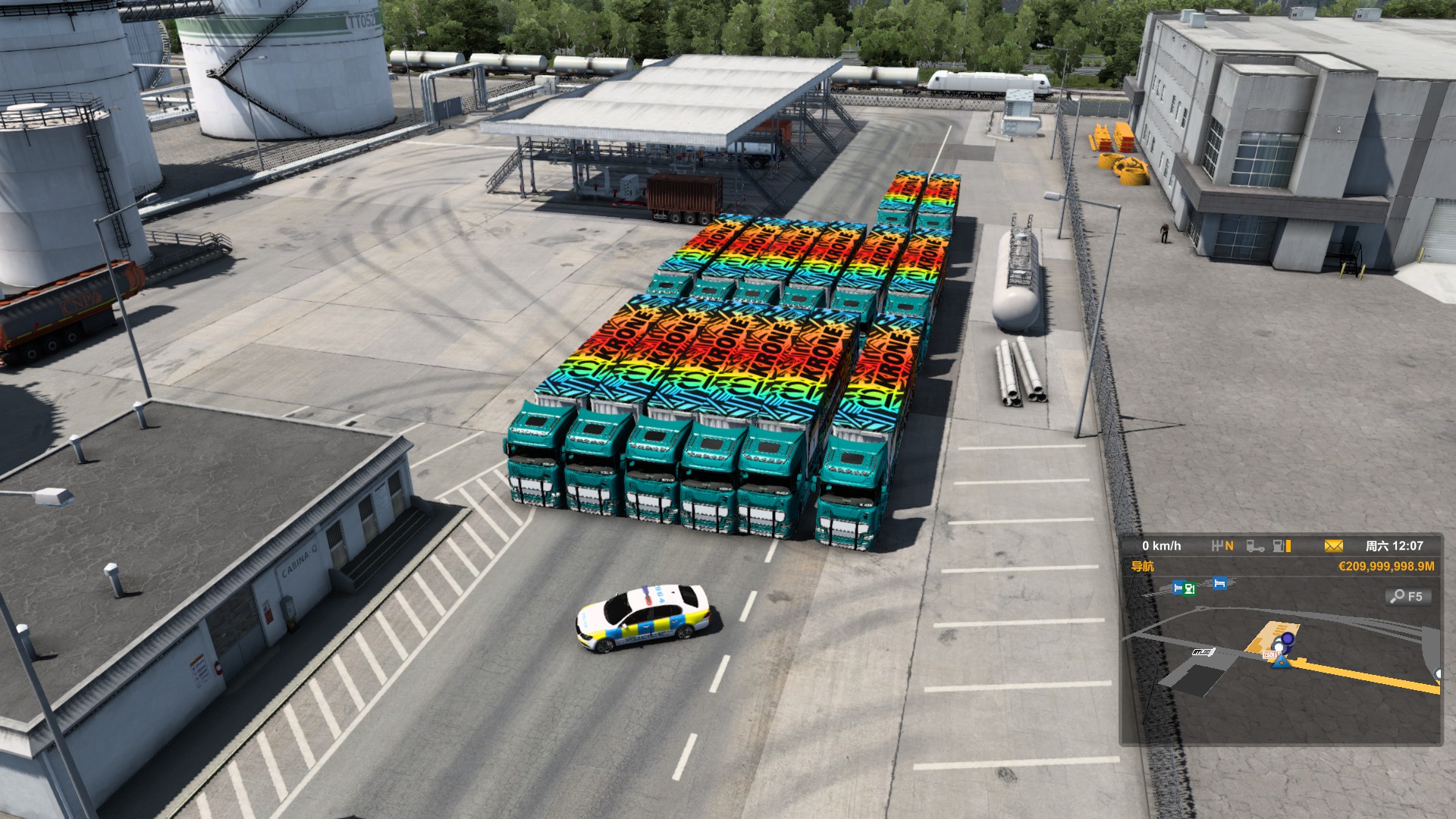Click the blue player arrow on minimap
Image resolution: width=1456 pixels, height=819 pixels.
pyautogui.click(x=1281, y=662)
